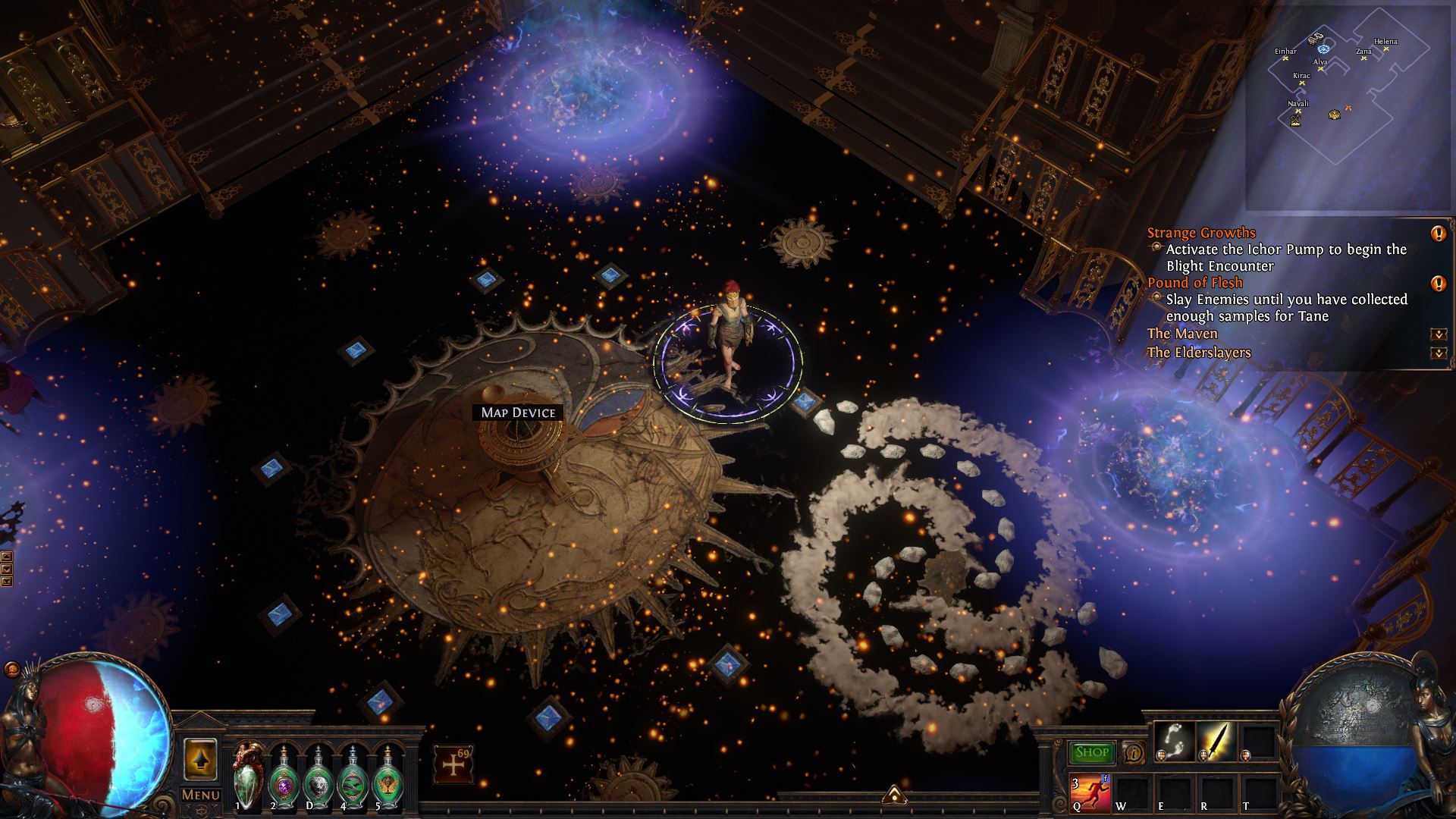Open the info speech-bubble button beside Shop
The height and width of the screenshot is (819, 1456).
[1133, 752]
